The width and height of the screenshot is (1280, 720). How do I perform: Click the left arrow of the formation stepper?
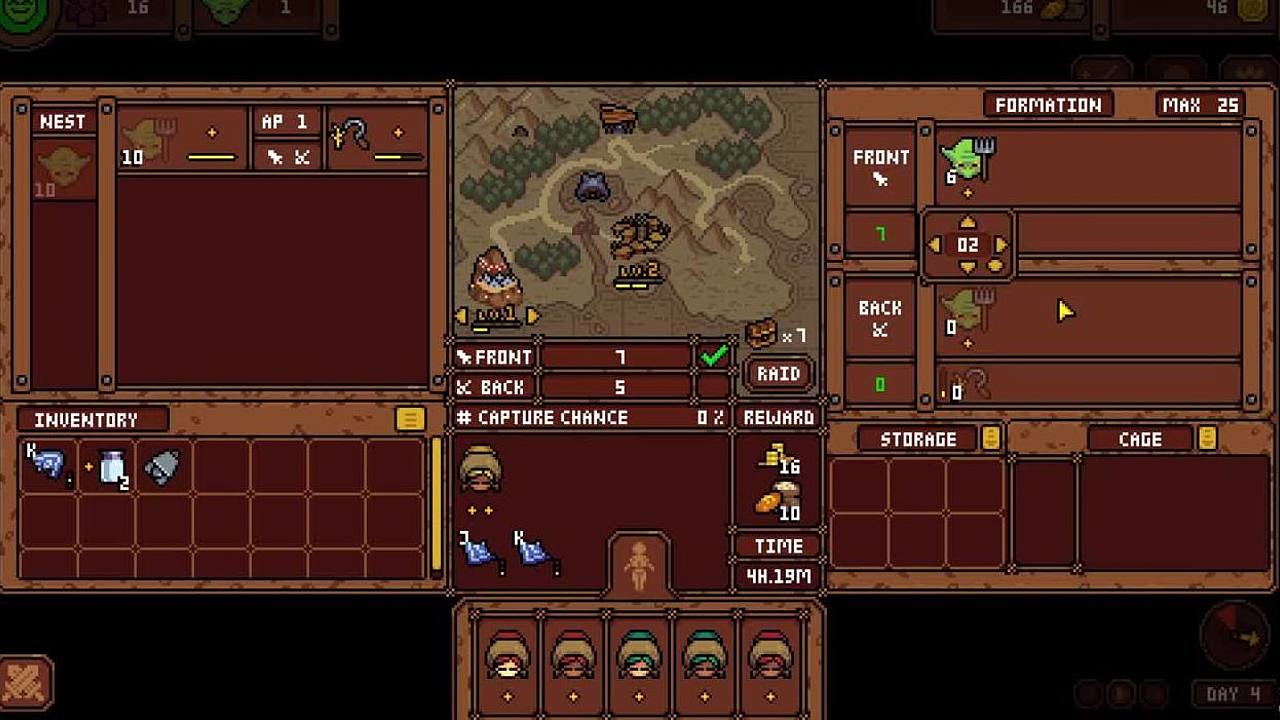tap(934, 245)
